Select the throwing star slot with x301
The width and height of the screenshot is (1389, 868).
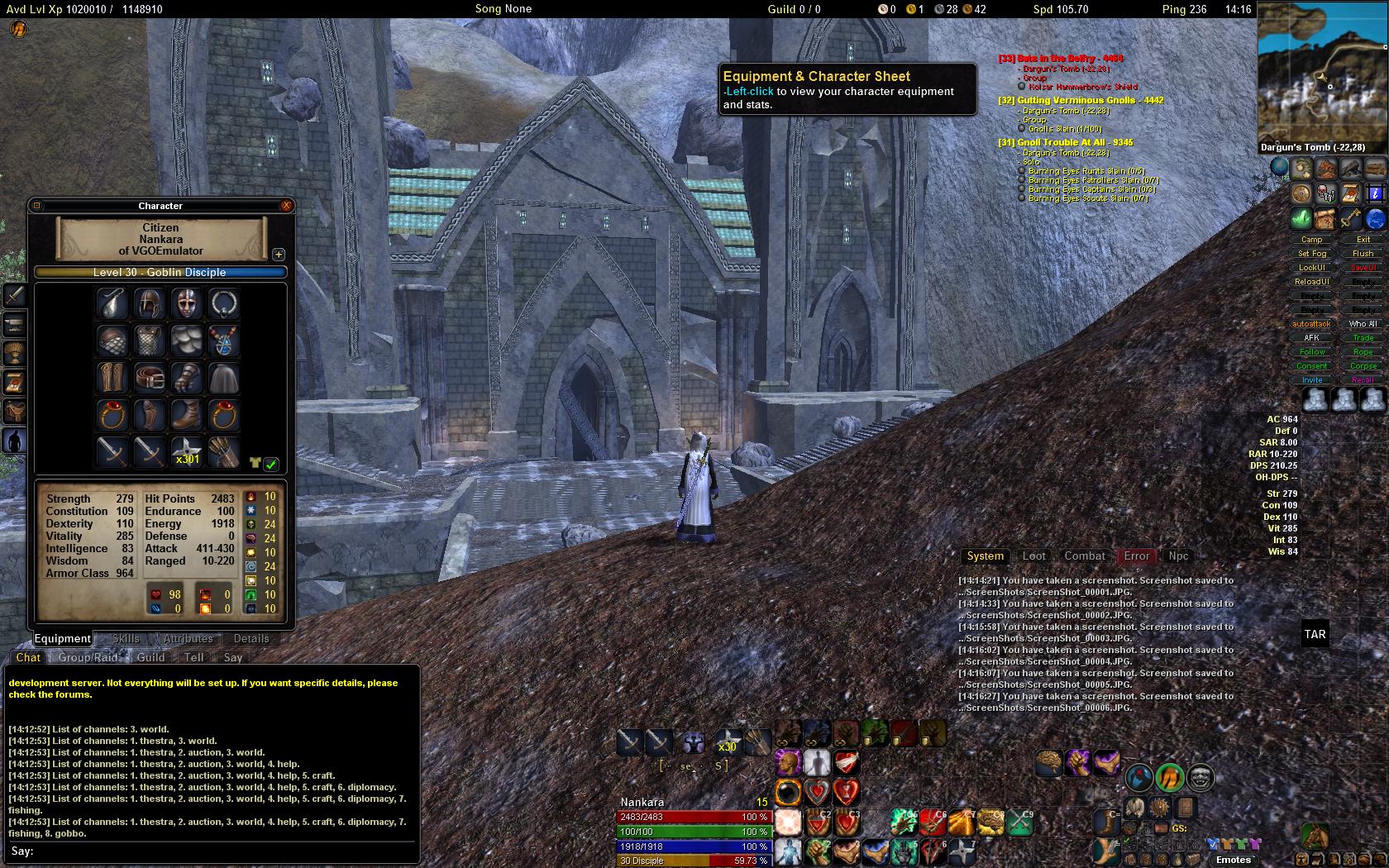[187, 451]
